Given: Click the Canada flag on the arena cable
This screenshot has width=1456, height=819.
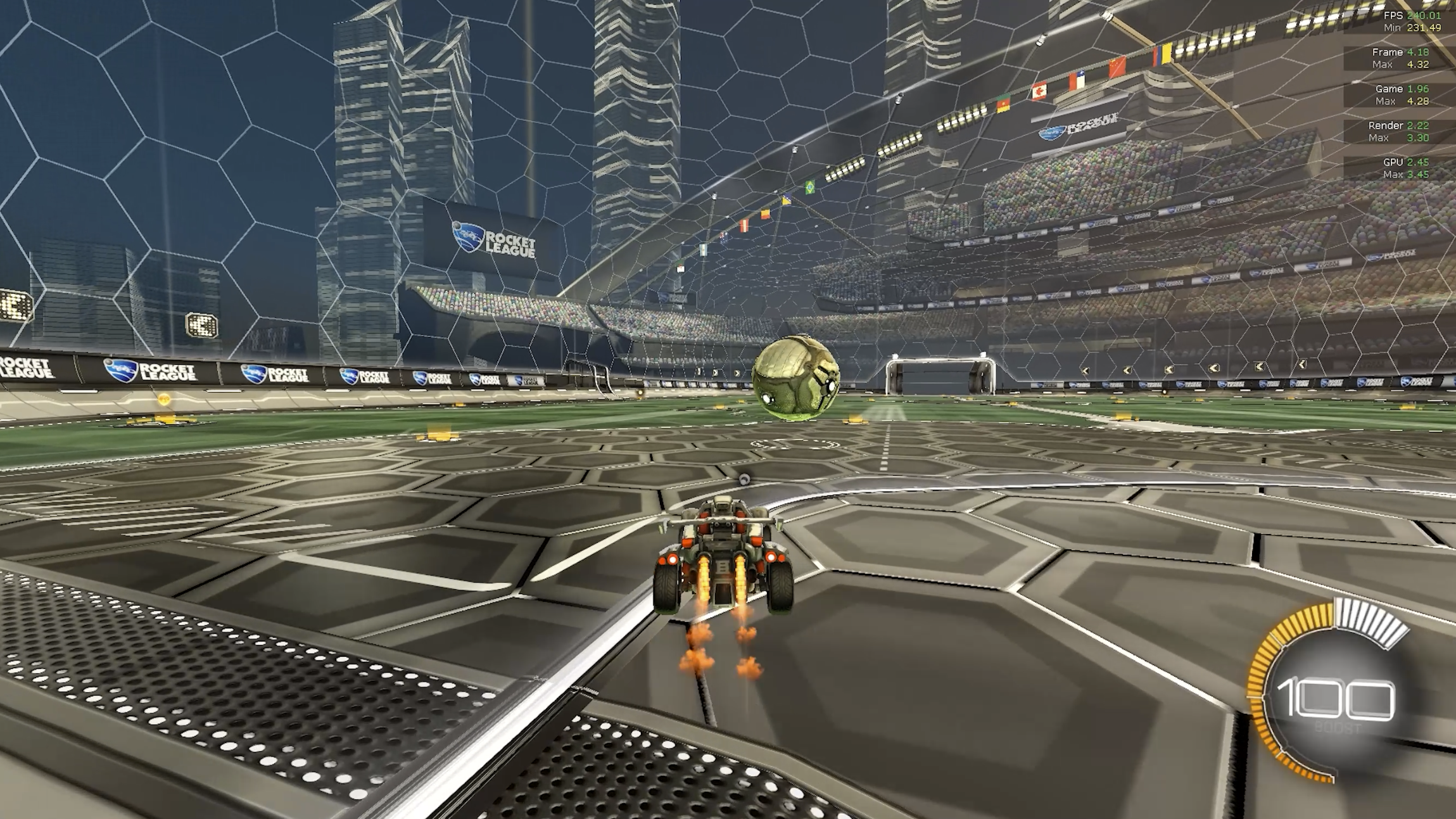Looking at the screenshot, I should [x=1039, y=91].
